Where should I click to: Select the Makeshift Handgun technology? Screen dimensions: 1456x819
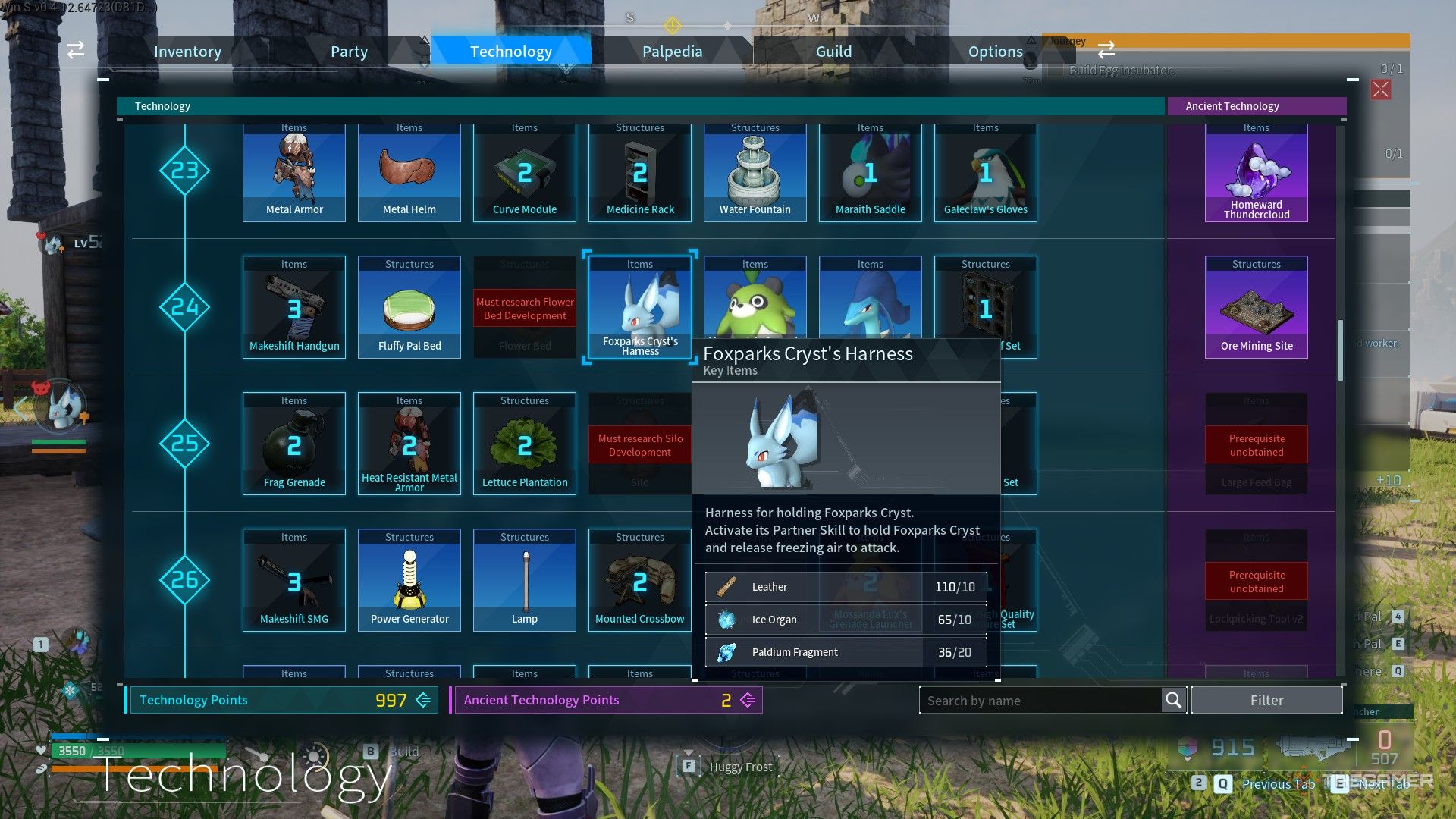[x=294, y=307]
